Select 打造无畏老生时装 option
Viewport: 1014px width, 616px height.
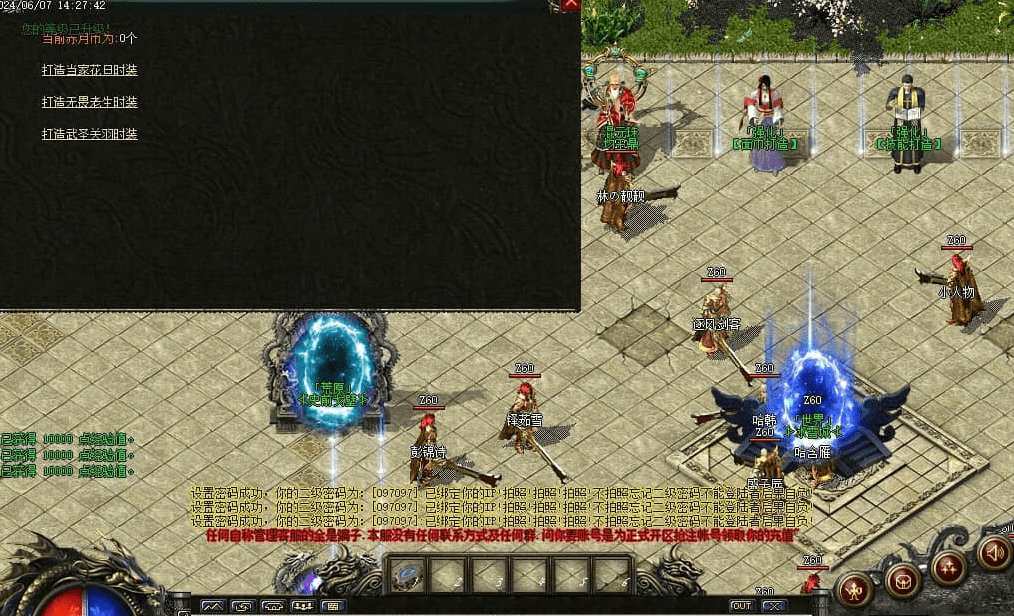click(x=89, y=102)
